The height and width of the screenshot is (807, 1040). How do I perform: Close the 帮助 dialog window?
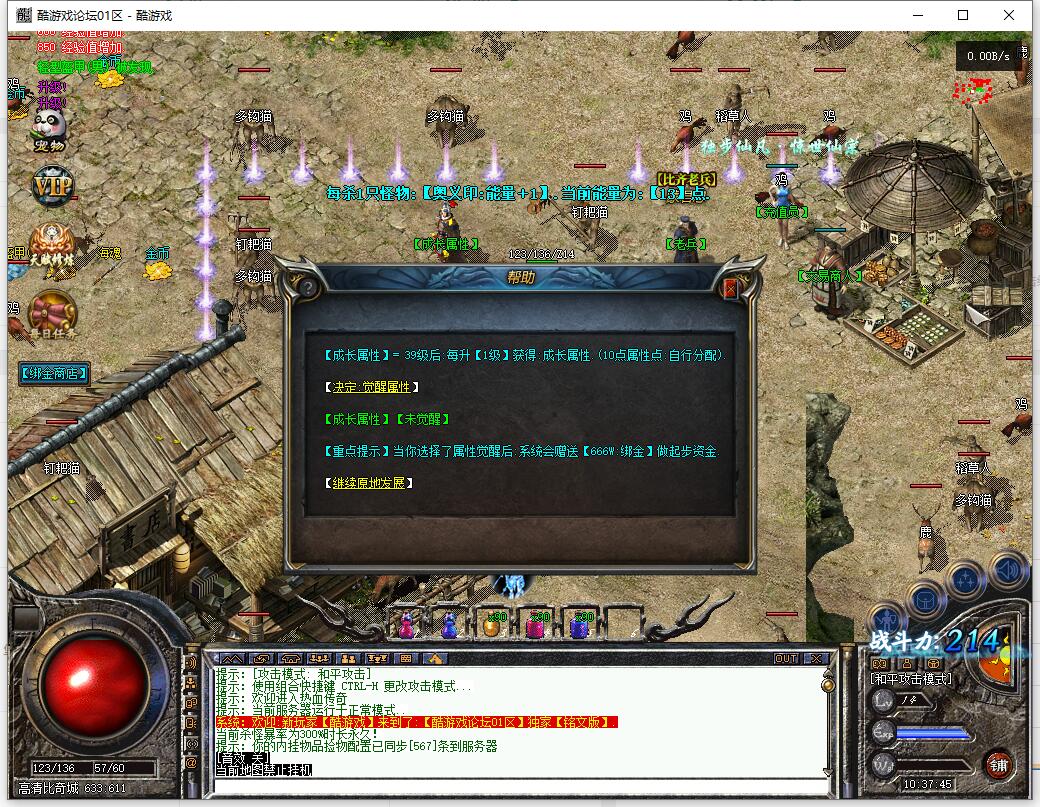(x=729, y=288)
